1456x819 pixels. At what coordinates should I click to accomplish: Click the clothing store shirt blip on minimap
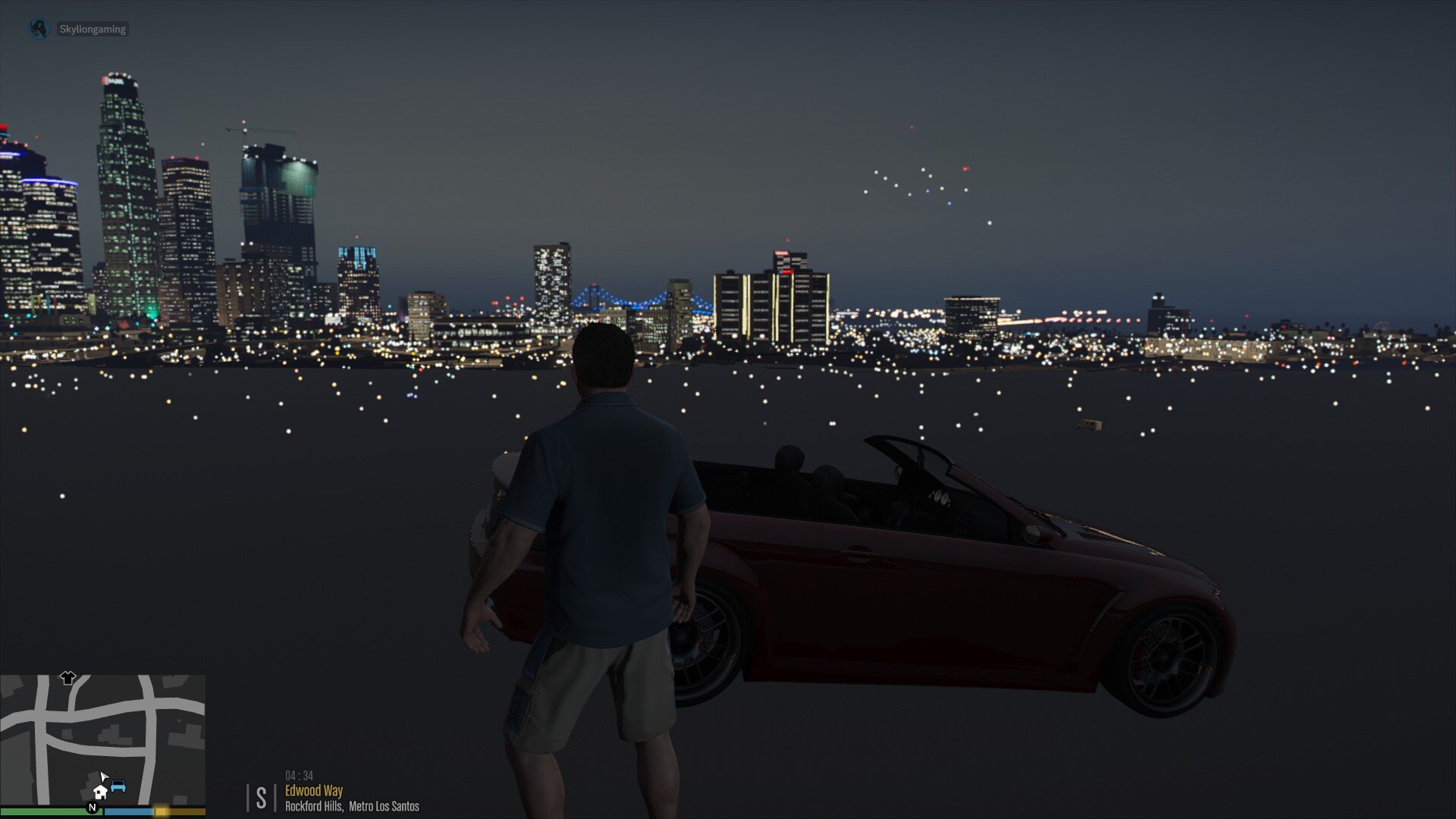(x=67, y=678)
